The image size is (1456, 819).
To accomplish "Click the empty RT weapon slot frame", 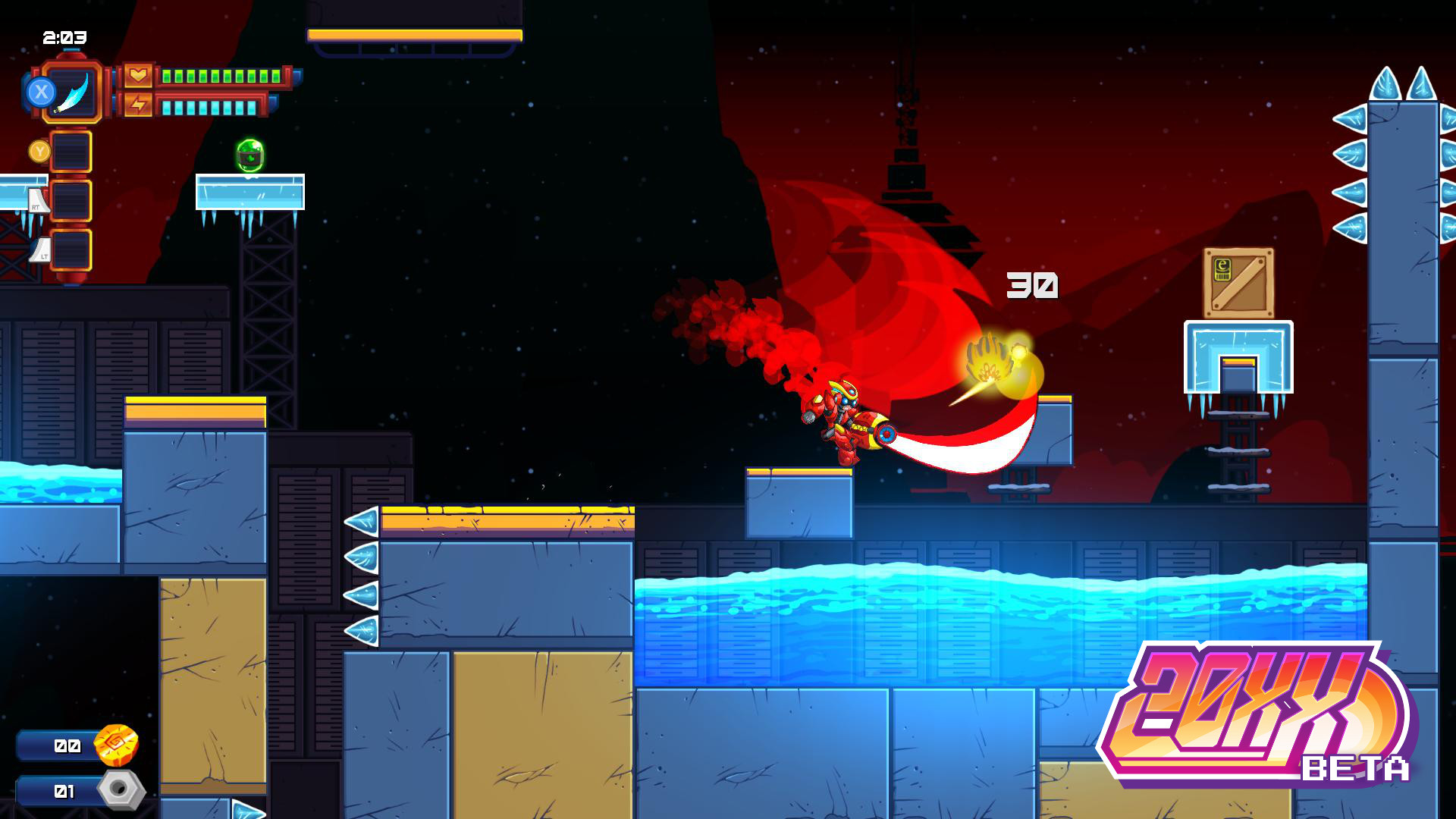I will coord(71,199).
